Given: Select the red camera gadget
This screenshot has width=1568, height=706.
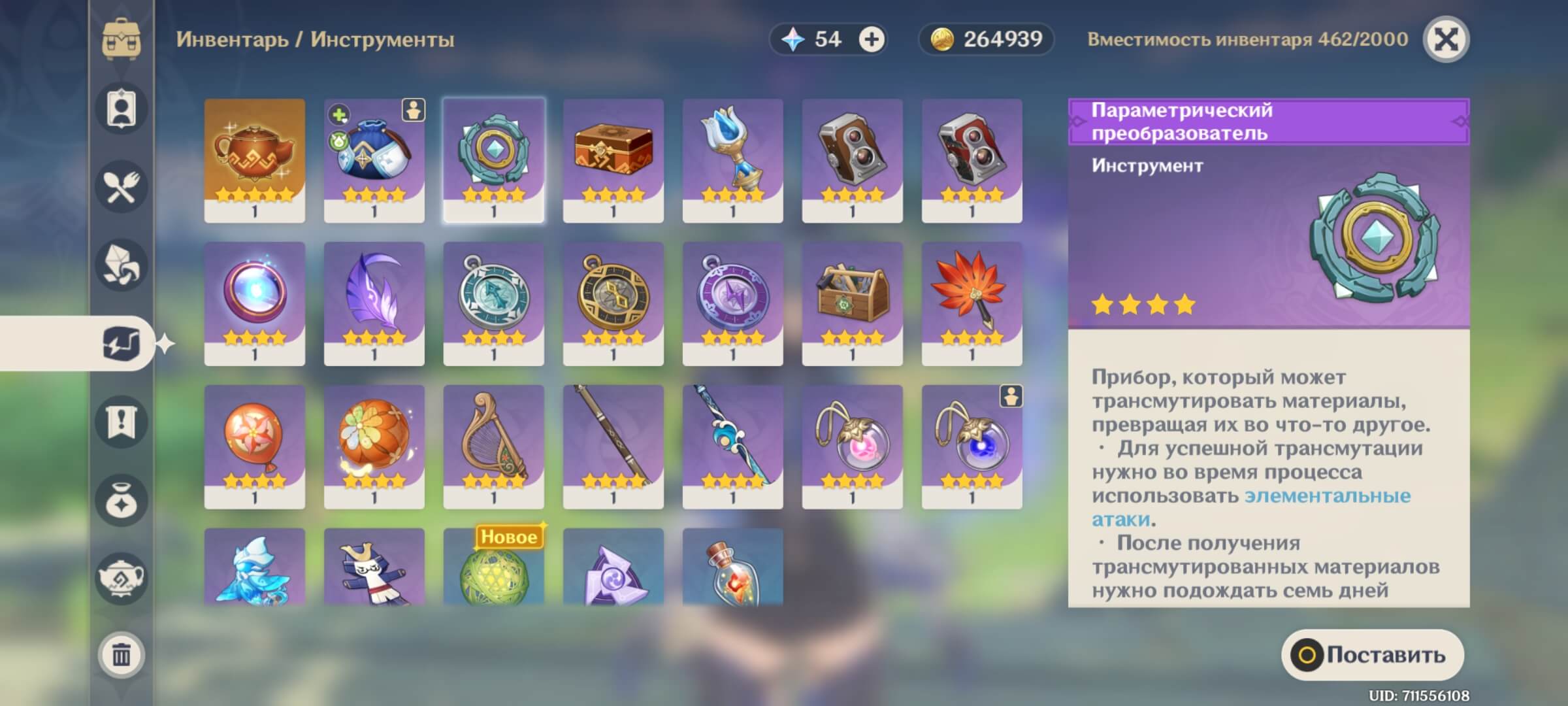Looking at the screenshot, I should coord(972,160).
